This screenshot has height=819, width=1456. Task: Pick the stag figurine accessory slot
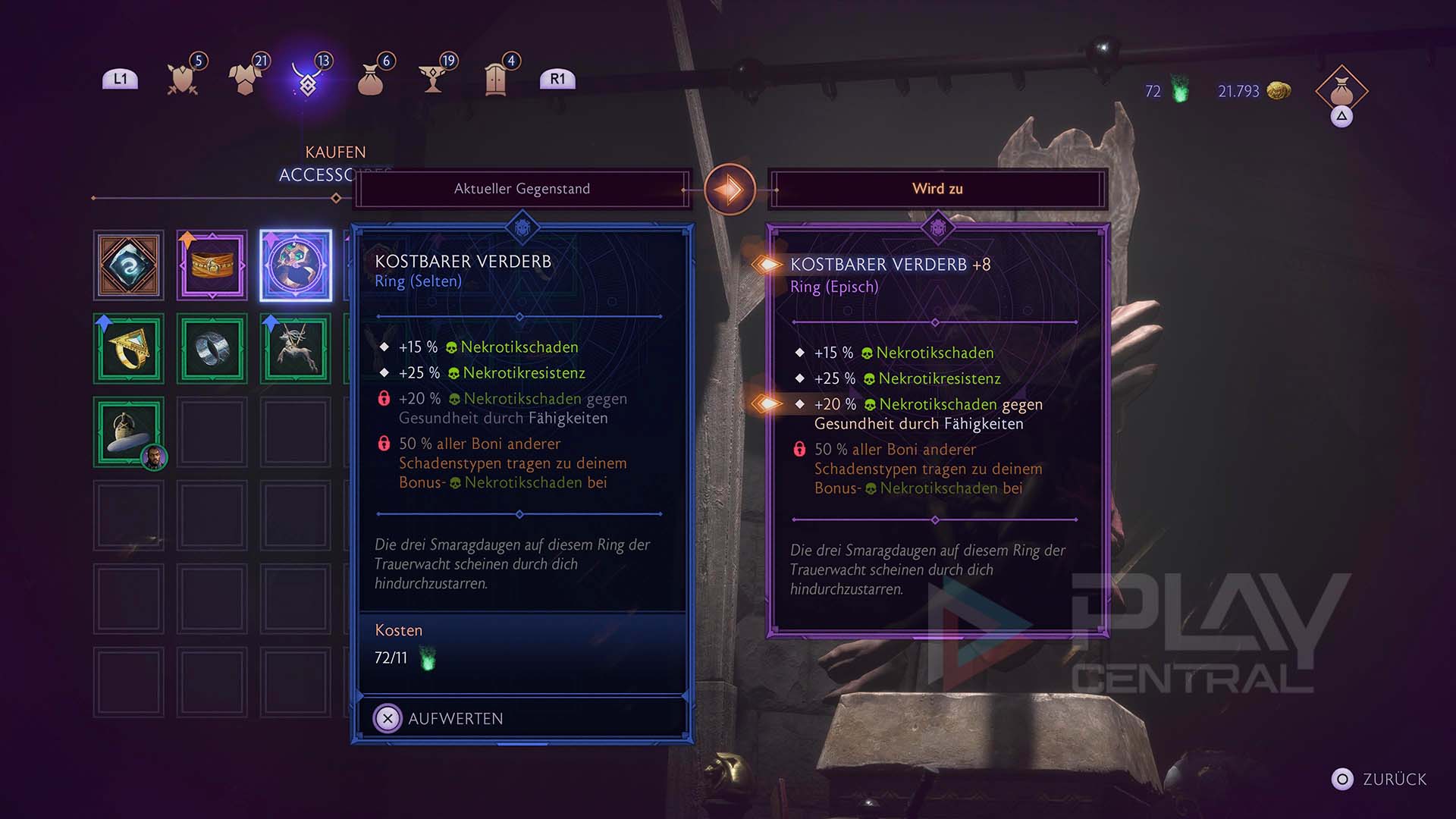(296, 349)
